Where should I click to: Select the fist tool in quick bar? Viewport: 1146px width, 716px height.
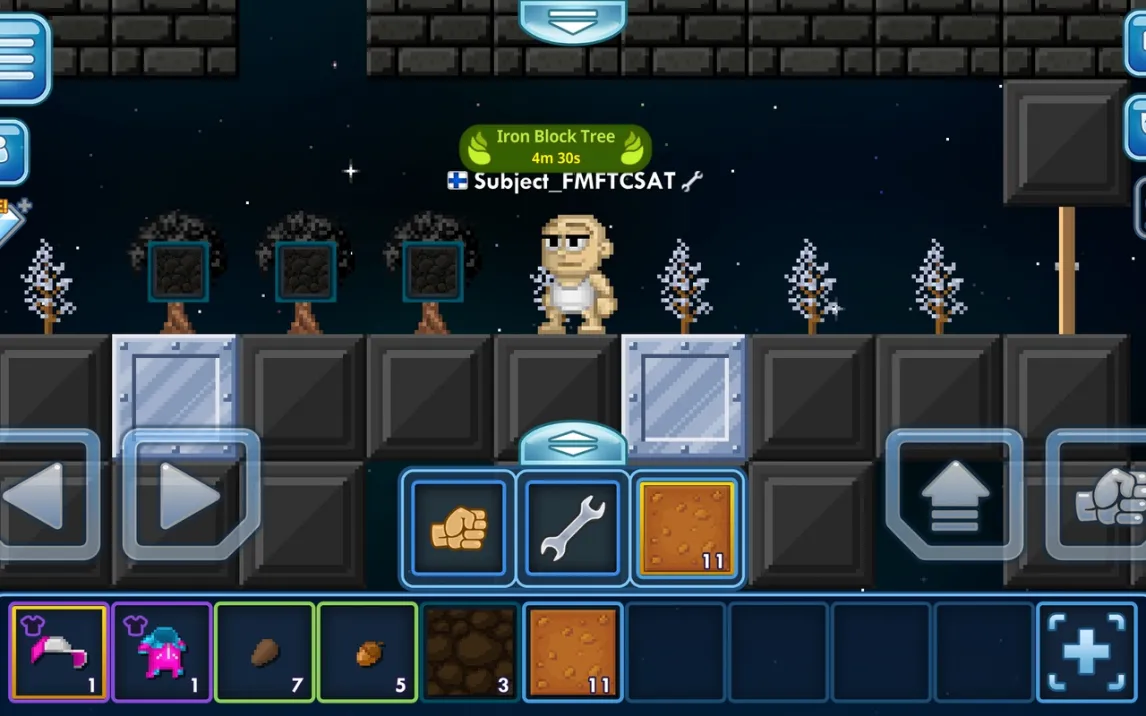(459, 527)
